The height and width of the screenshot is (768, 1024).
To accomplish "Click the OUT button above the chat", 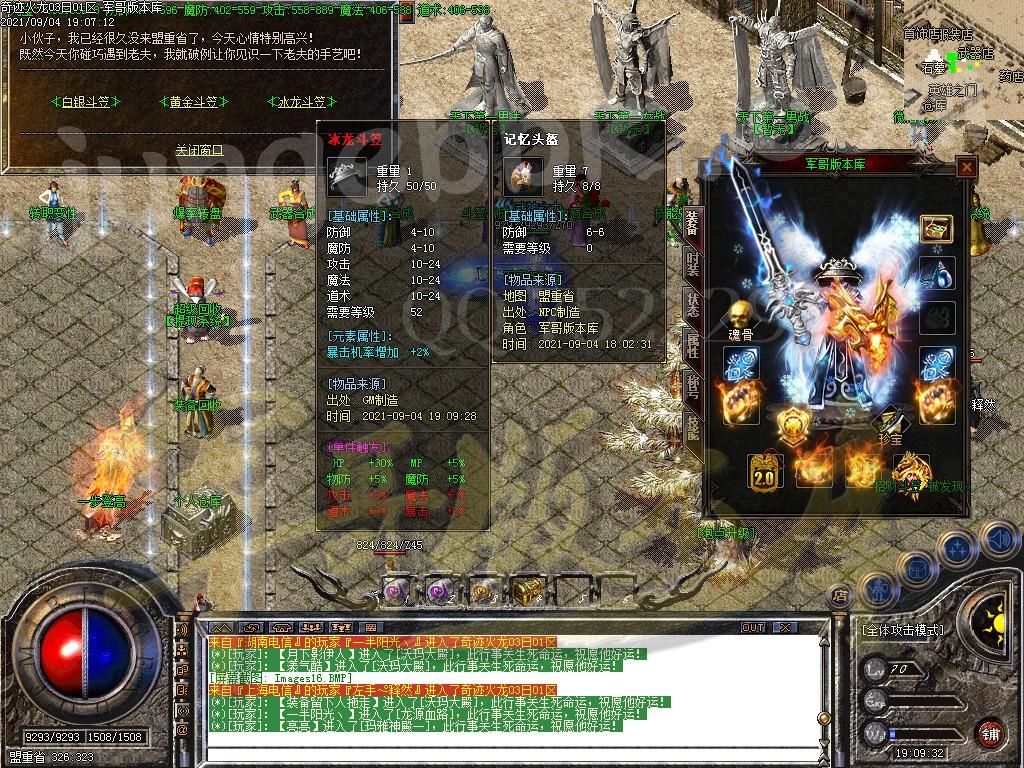I will pos(752,627).
